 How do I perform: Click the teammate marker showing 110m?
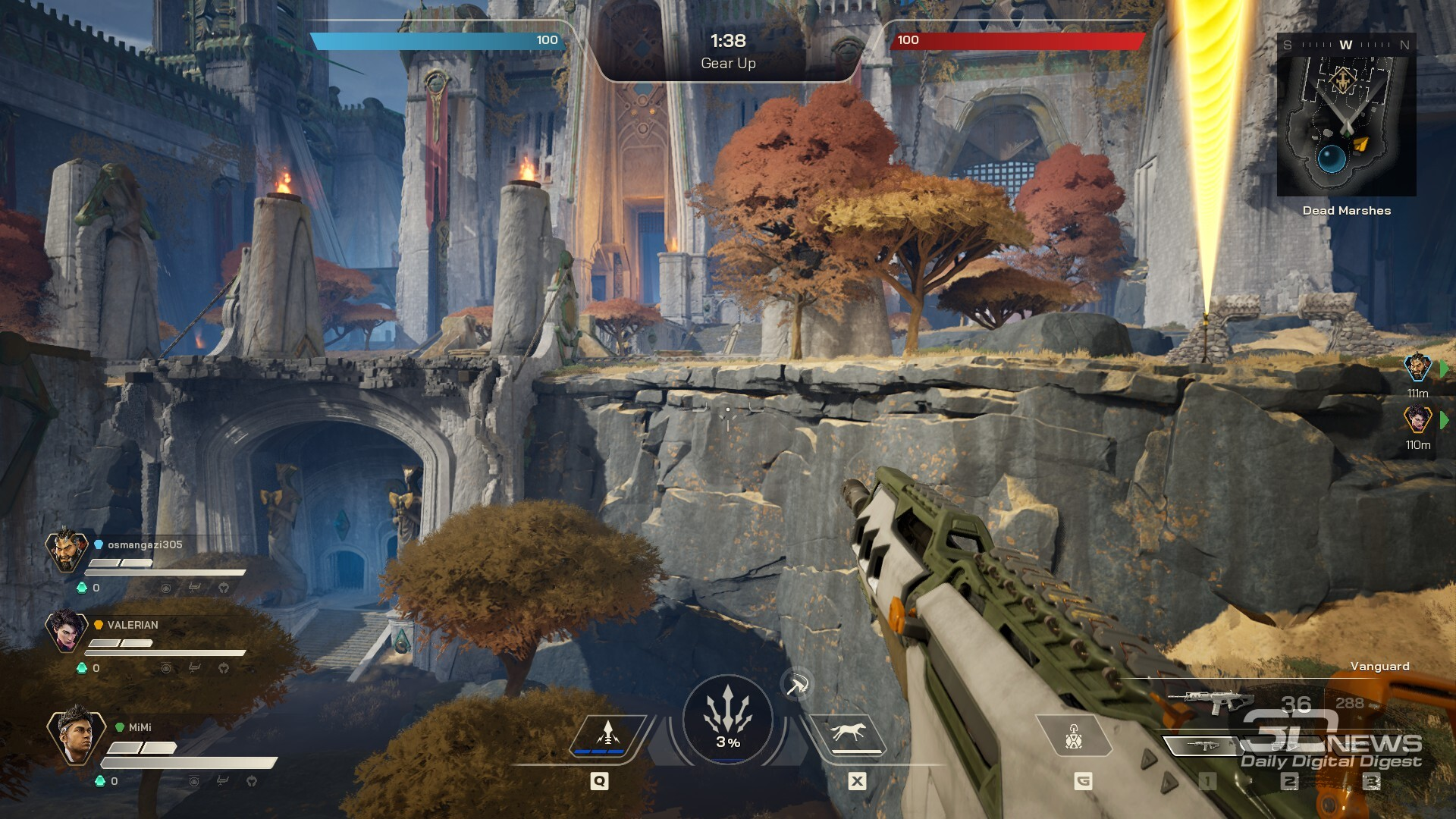pyautogui.click(x=1417, y=420)
